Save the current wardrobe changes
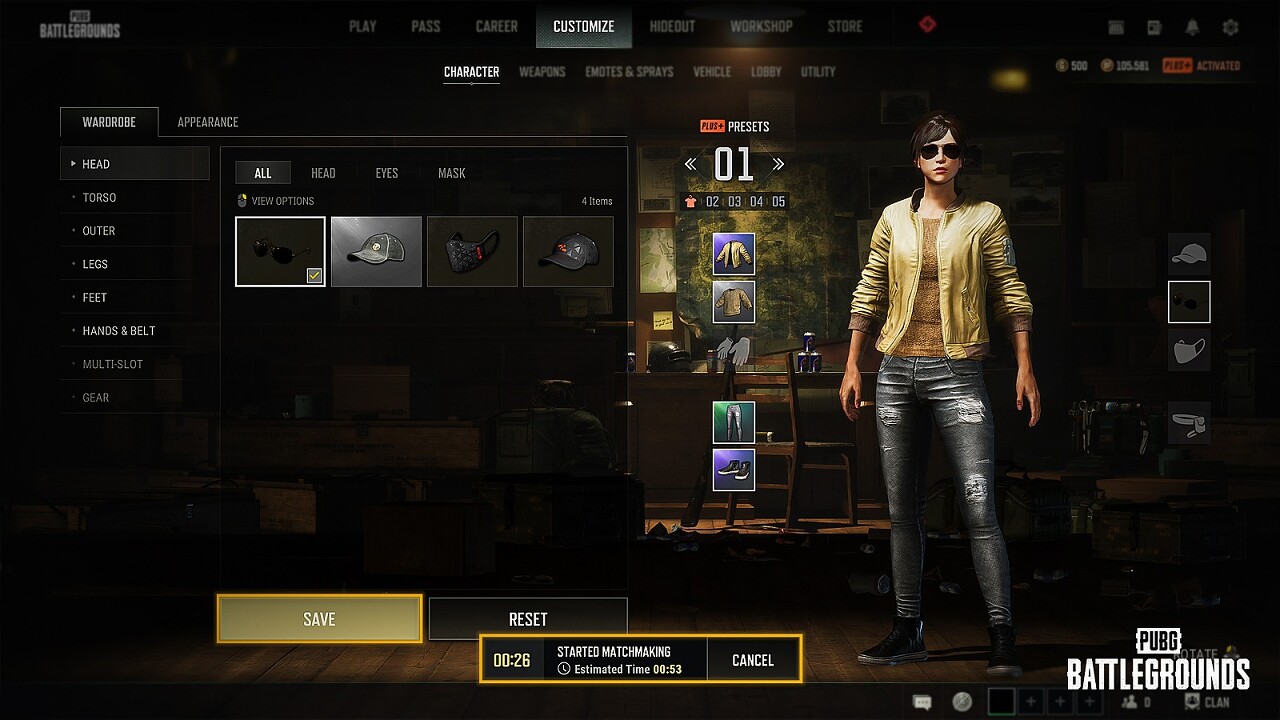Screen dimensions: 1280x720 [x=319, y=619]
